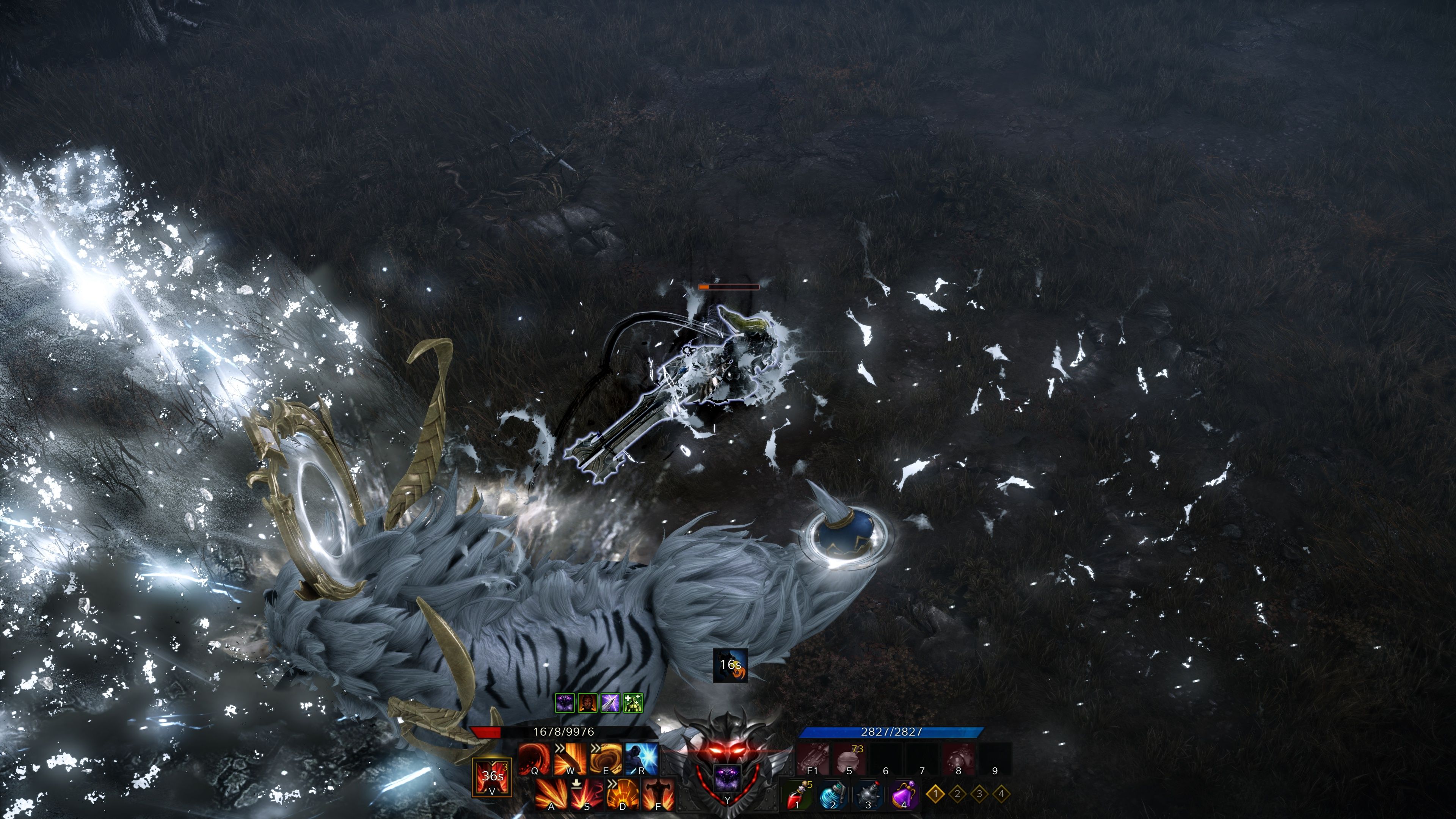Inspect the green healing figure buff icon

click(x=632, y=703)
